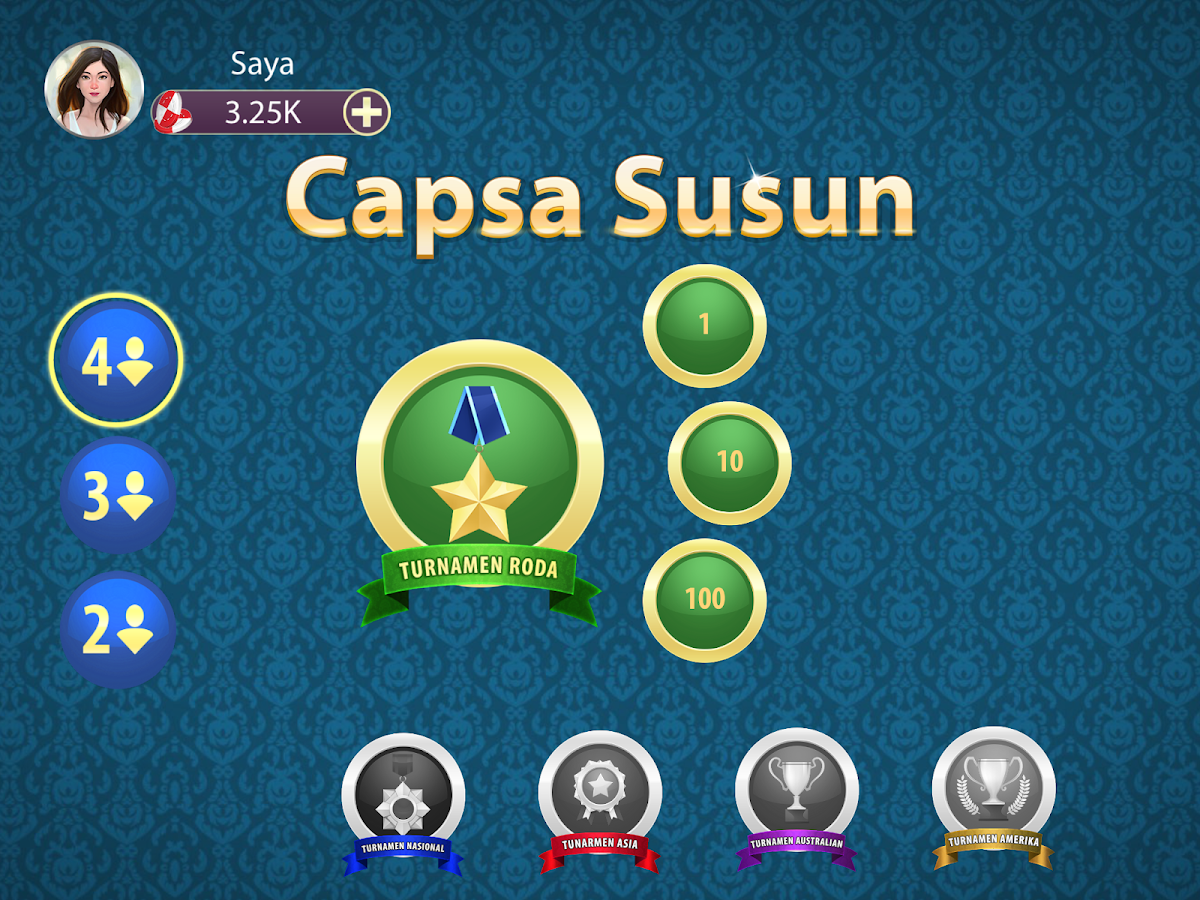1200x900 pixels.
Task: Switch to the 2-player mode
Action: click(x=118, y=629)
